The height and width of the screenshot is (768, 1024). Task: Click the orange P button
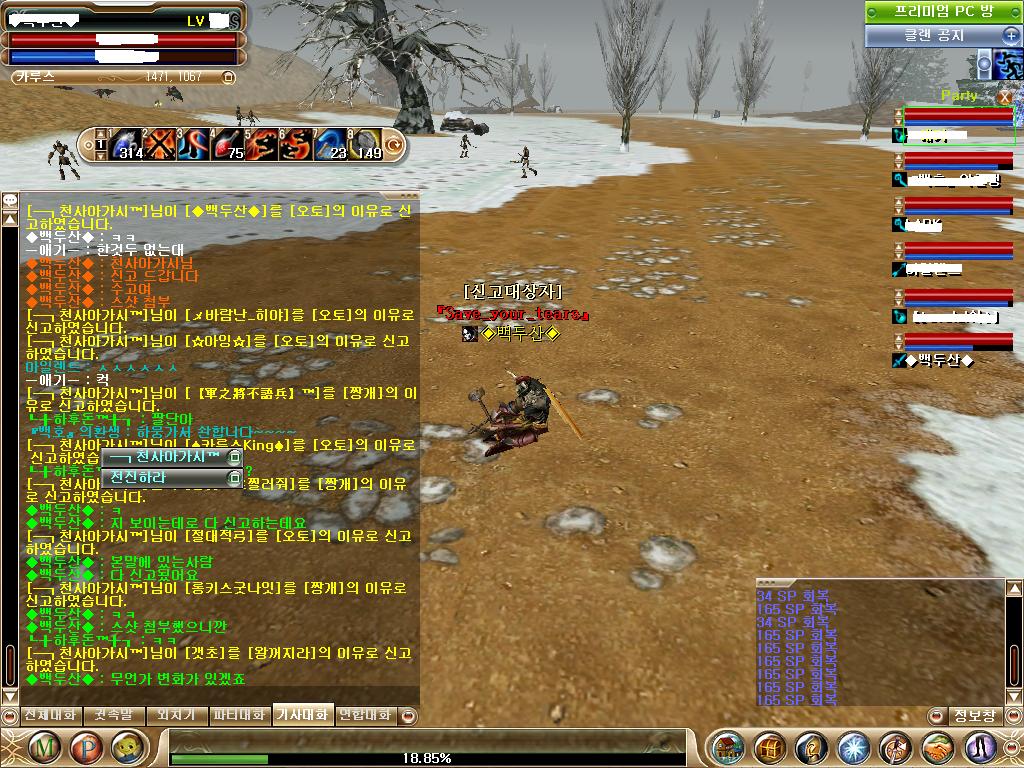(86, 746)
